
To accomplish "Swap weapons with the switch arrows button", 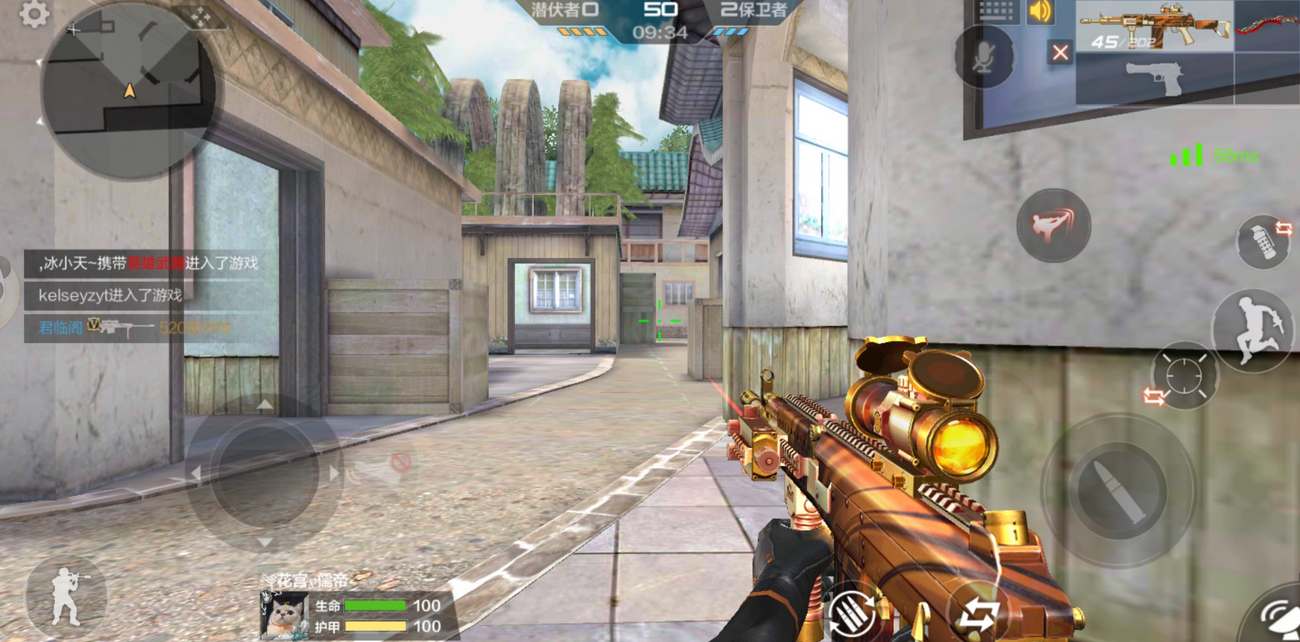I will coord(976,612).
